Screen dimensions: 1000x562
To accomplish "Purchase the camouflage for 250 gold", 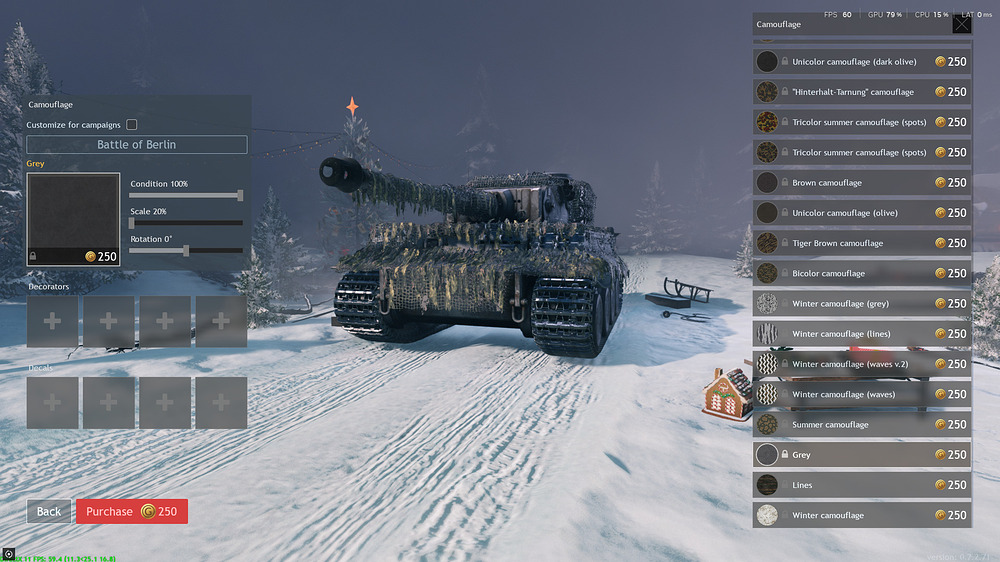I will (x=131, y=511).
